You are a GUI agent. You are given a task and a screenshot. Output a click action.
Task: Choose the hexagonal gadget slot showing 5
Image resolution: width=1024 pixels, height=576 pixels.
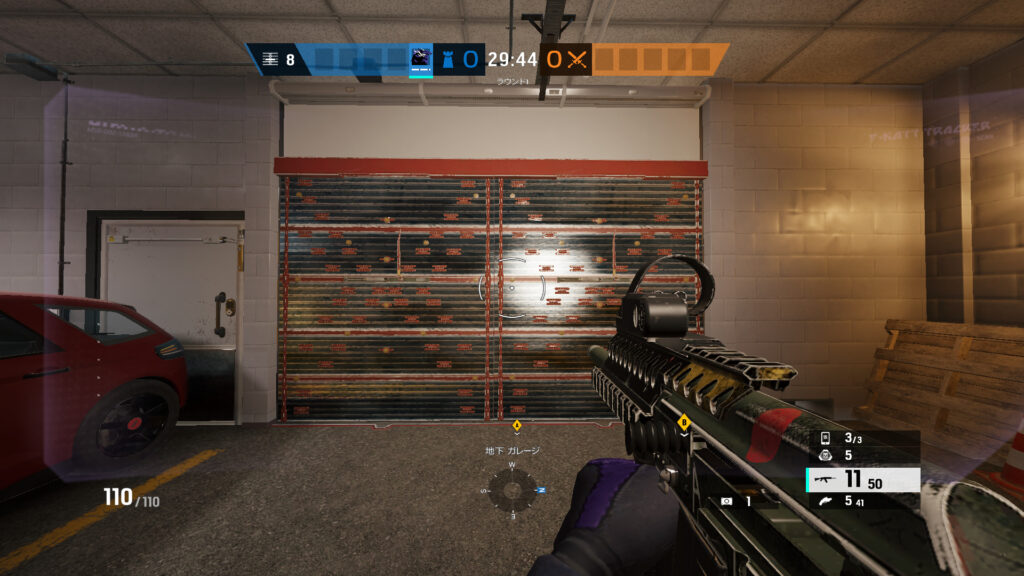pos(826,455)
